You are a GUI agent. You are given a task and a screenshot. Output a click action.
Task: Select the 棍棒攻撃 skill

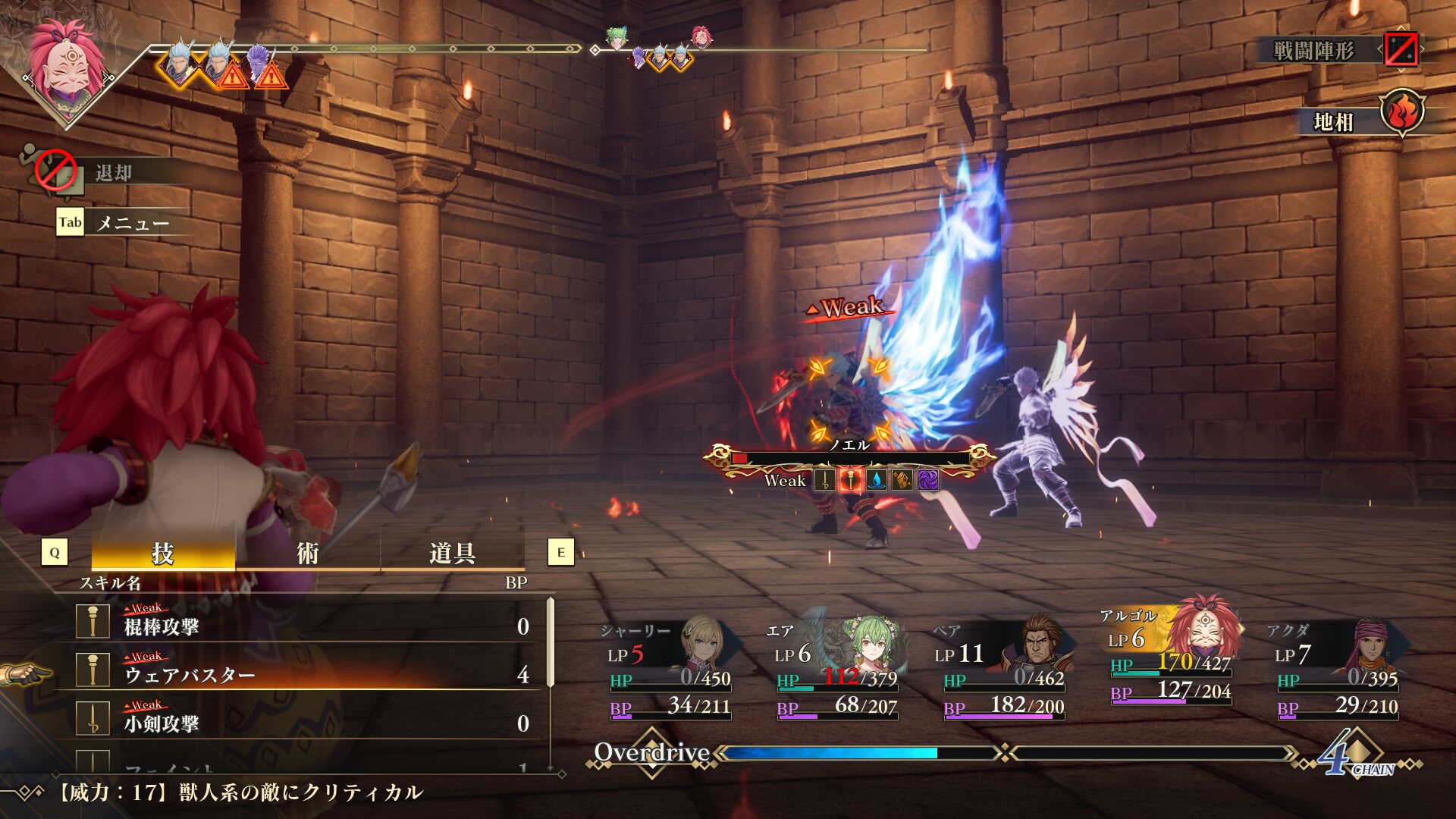tap(303, 626)
